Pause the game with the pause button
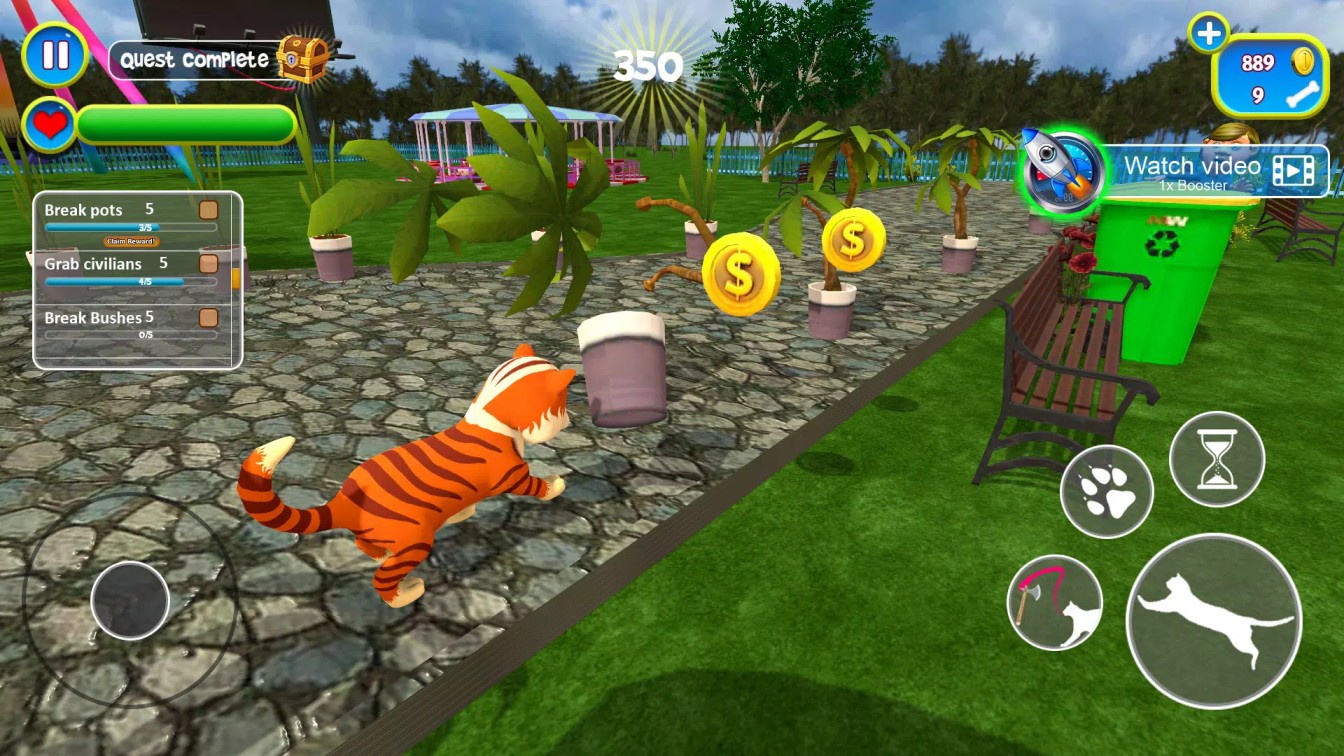 [x=55, y=55]
